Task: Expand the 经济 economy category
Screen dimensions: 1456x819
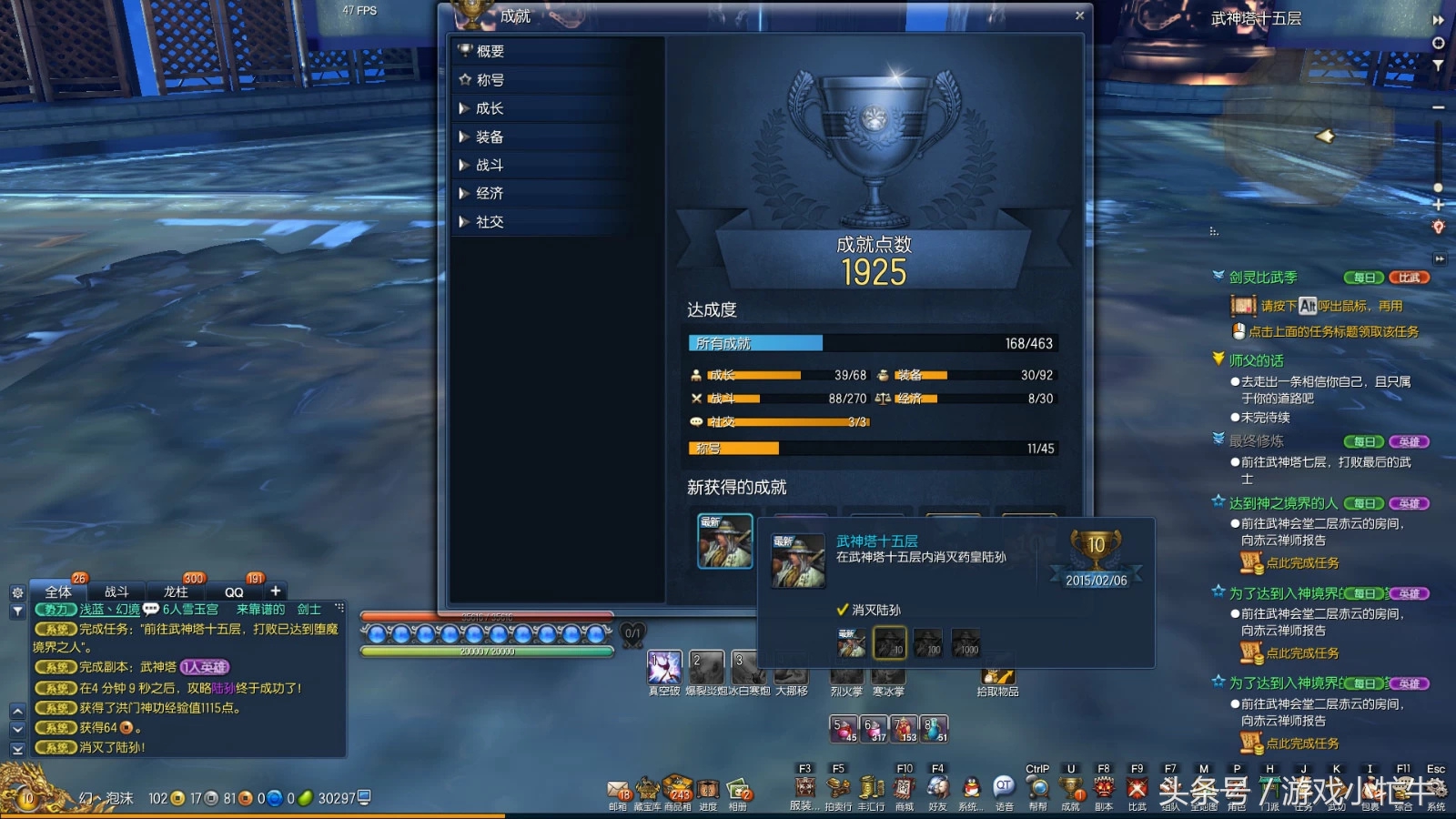Action: (489, 194)
